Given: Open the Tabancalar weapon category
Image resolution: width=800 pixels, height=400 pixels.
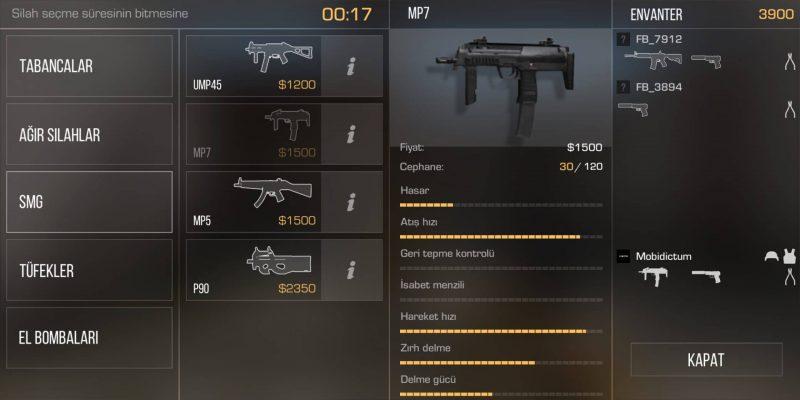Looking at the screenshot, I should pyautogui.click(x=88, y=66).
